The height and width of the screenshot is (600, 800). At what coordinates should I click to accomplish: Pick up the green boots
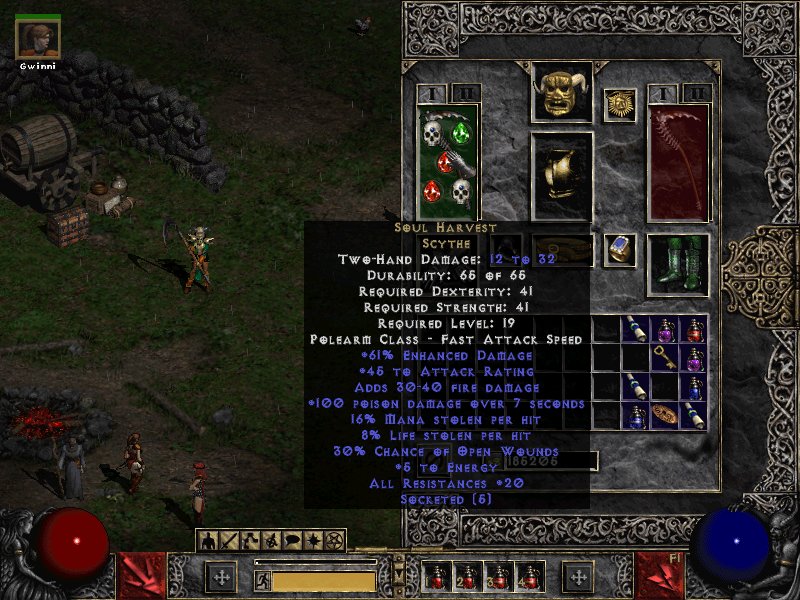(x=678, y=265)
